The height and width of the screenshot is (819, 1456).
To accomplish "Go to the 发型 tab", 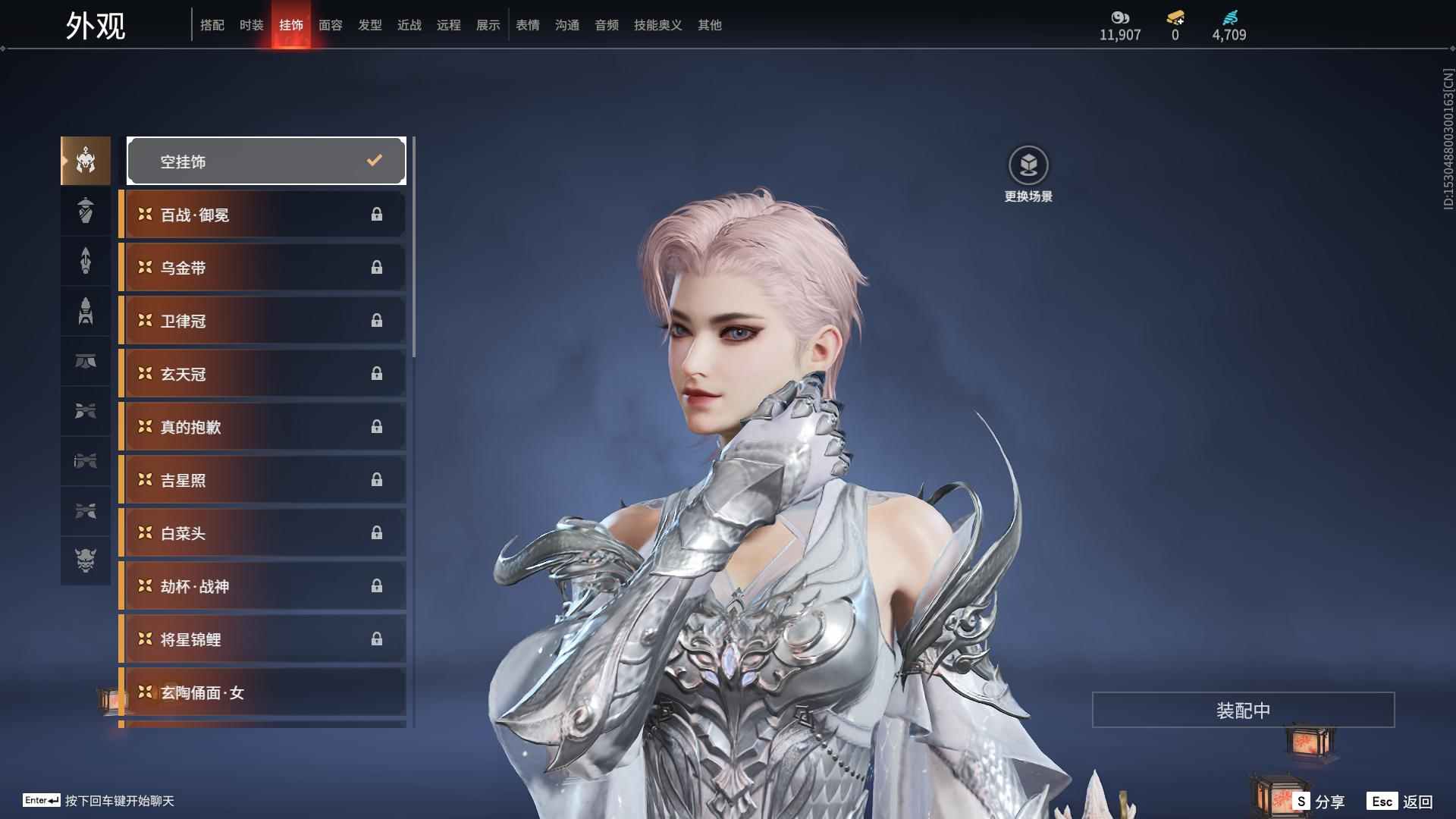I will click(x=369, y=25).
